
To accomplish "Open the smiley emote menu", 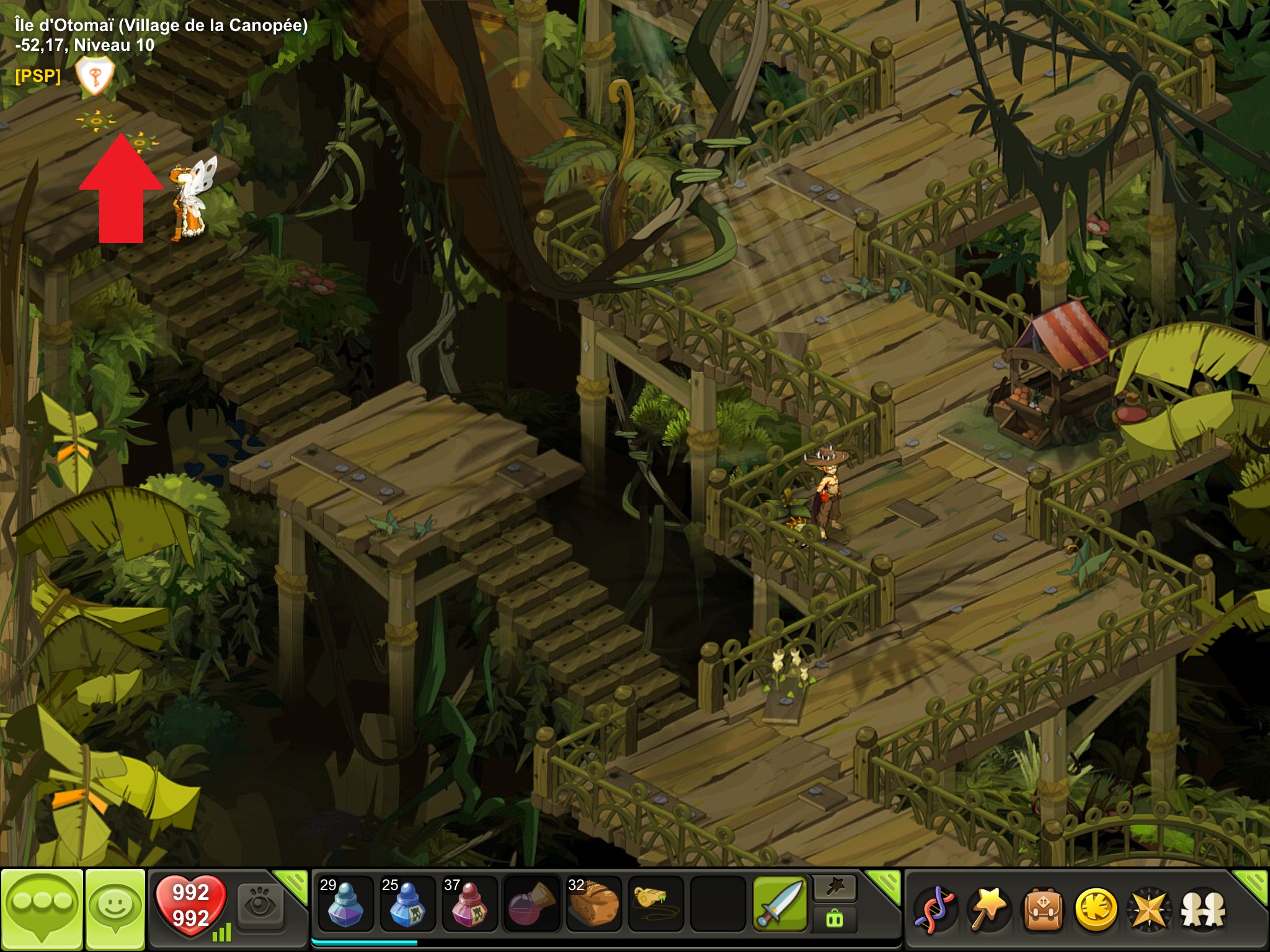I will point(115,907).
